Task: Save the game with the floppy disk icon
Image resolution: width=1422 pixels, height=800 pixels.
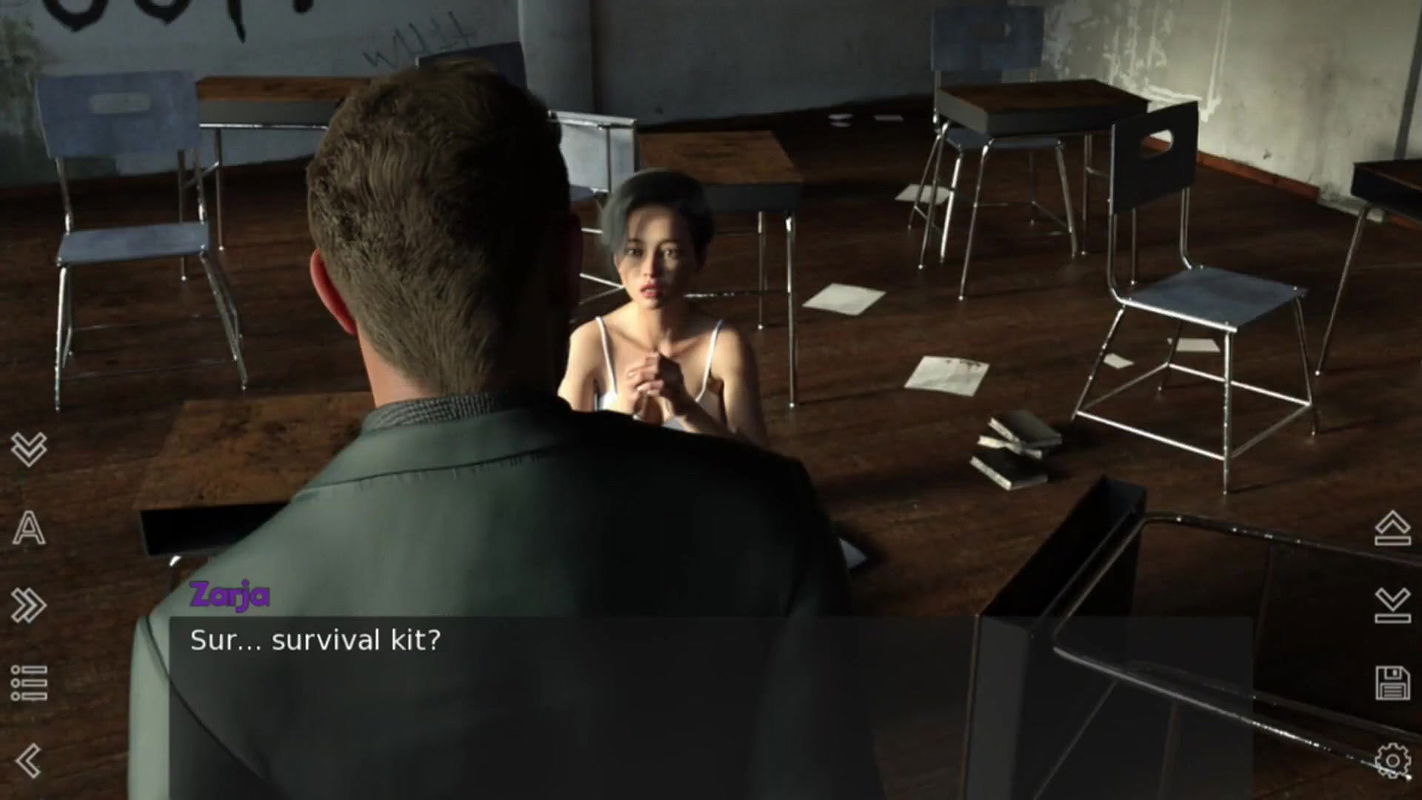Action: click(1392, 680)
